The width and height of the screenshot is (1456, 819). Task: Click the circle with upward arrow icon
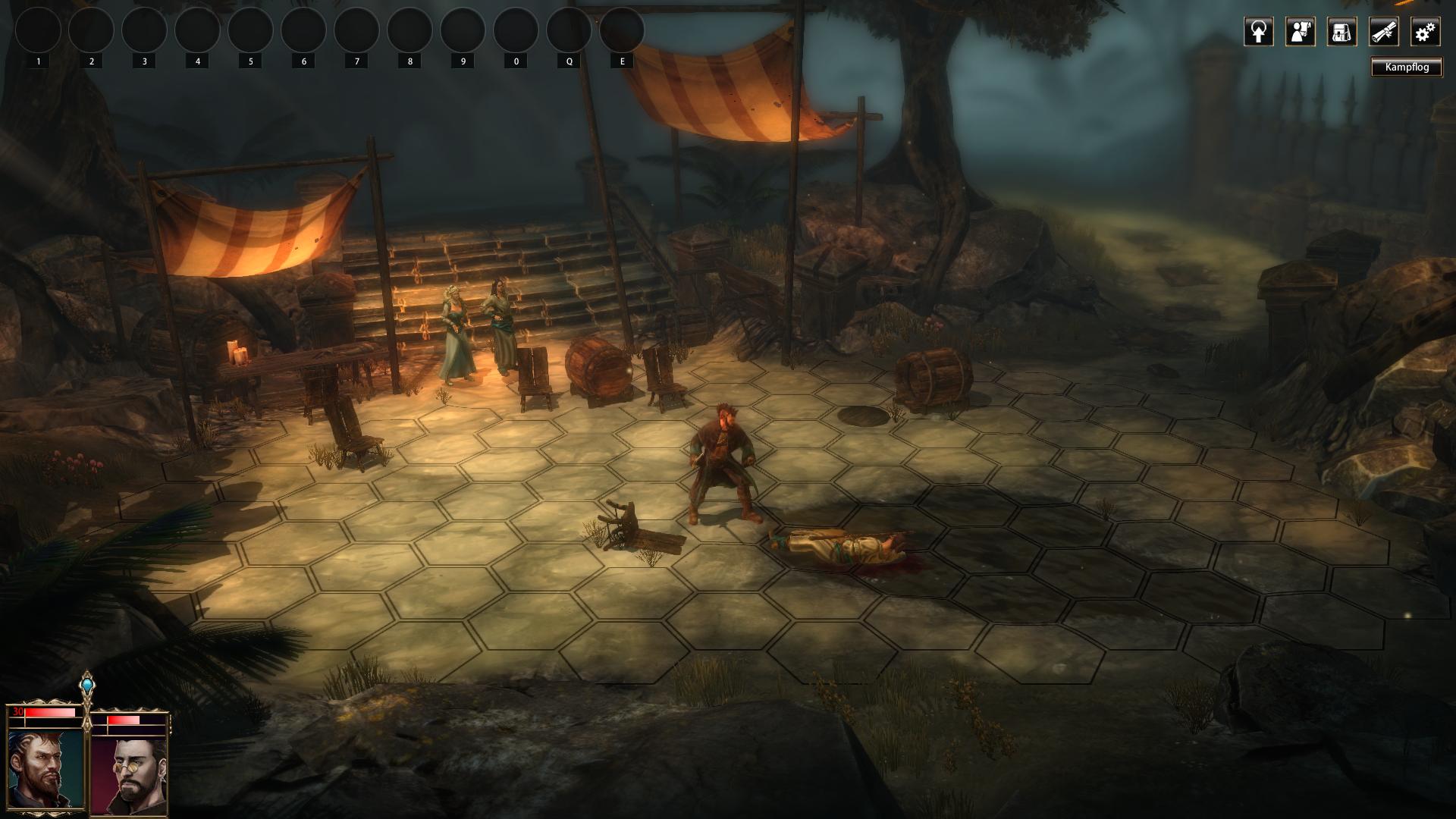pos(1258,32)
